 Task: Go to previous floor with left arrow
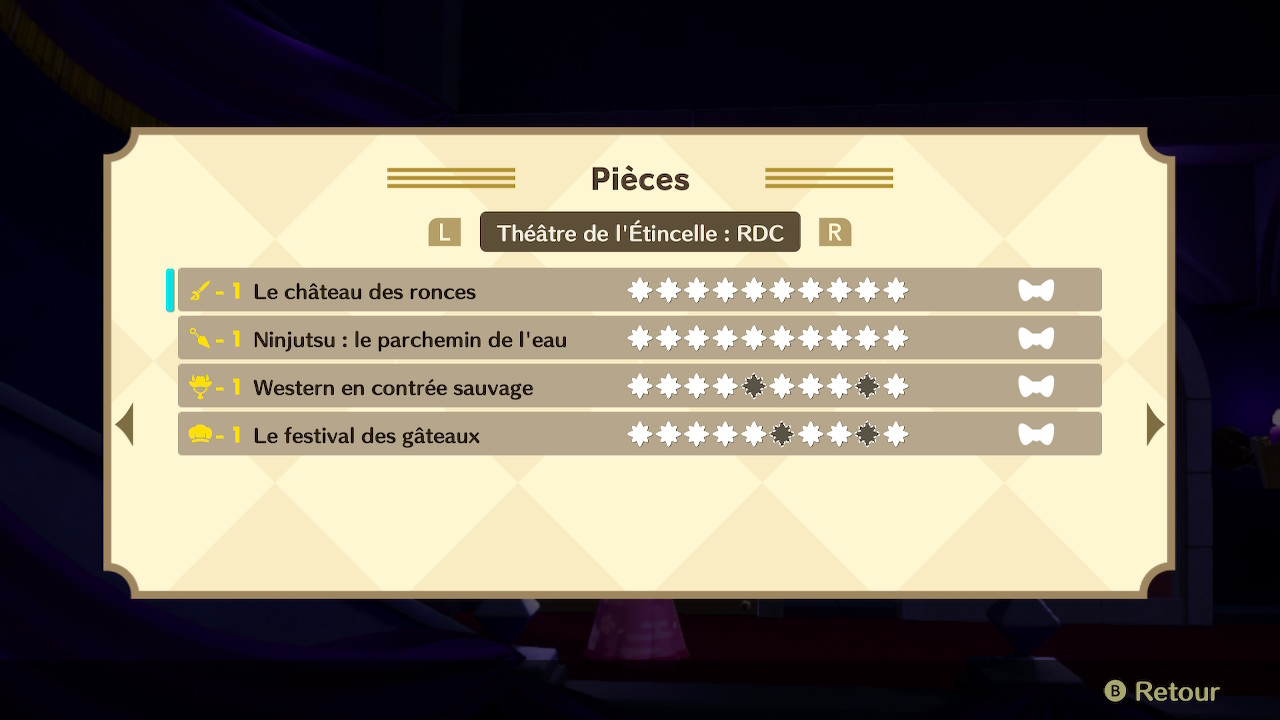[x=125, y=425]
